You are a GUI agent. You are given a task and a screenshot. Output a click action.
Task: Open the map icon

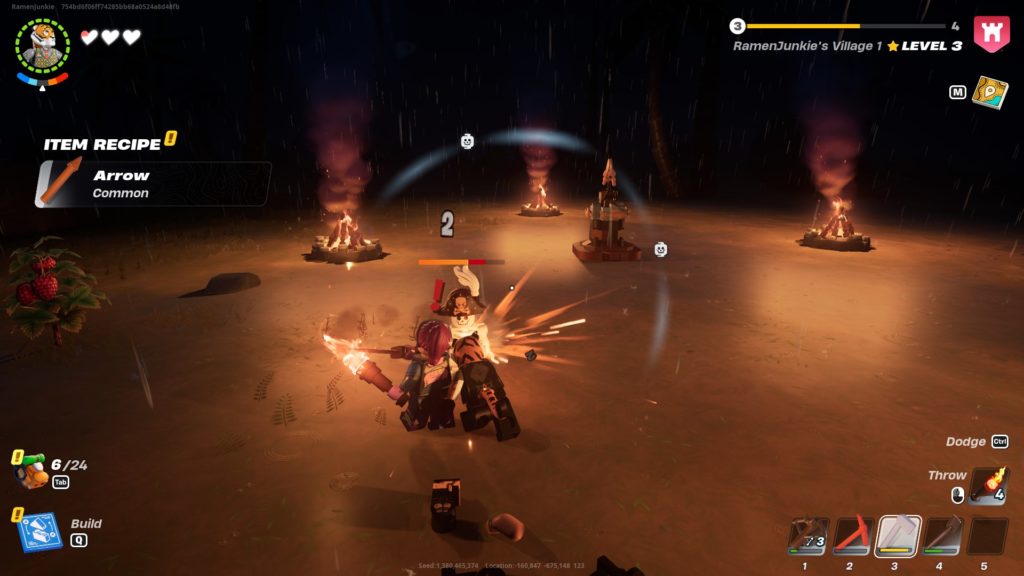(x=989, y=92)
